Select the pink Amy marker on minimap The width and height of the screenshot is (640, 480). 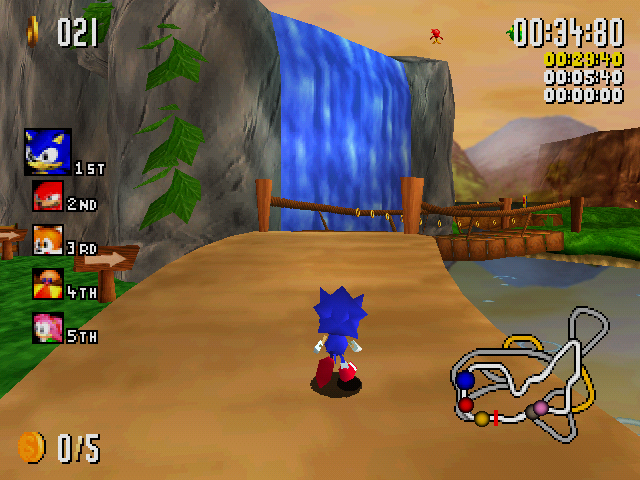pos(541,407)
